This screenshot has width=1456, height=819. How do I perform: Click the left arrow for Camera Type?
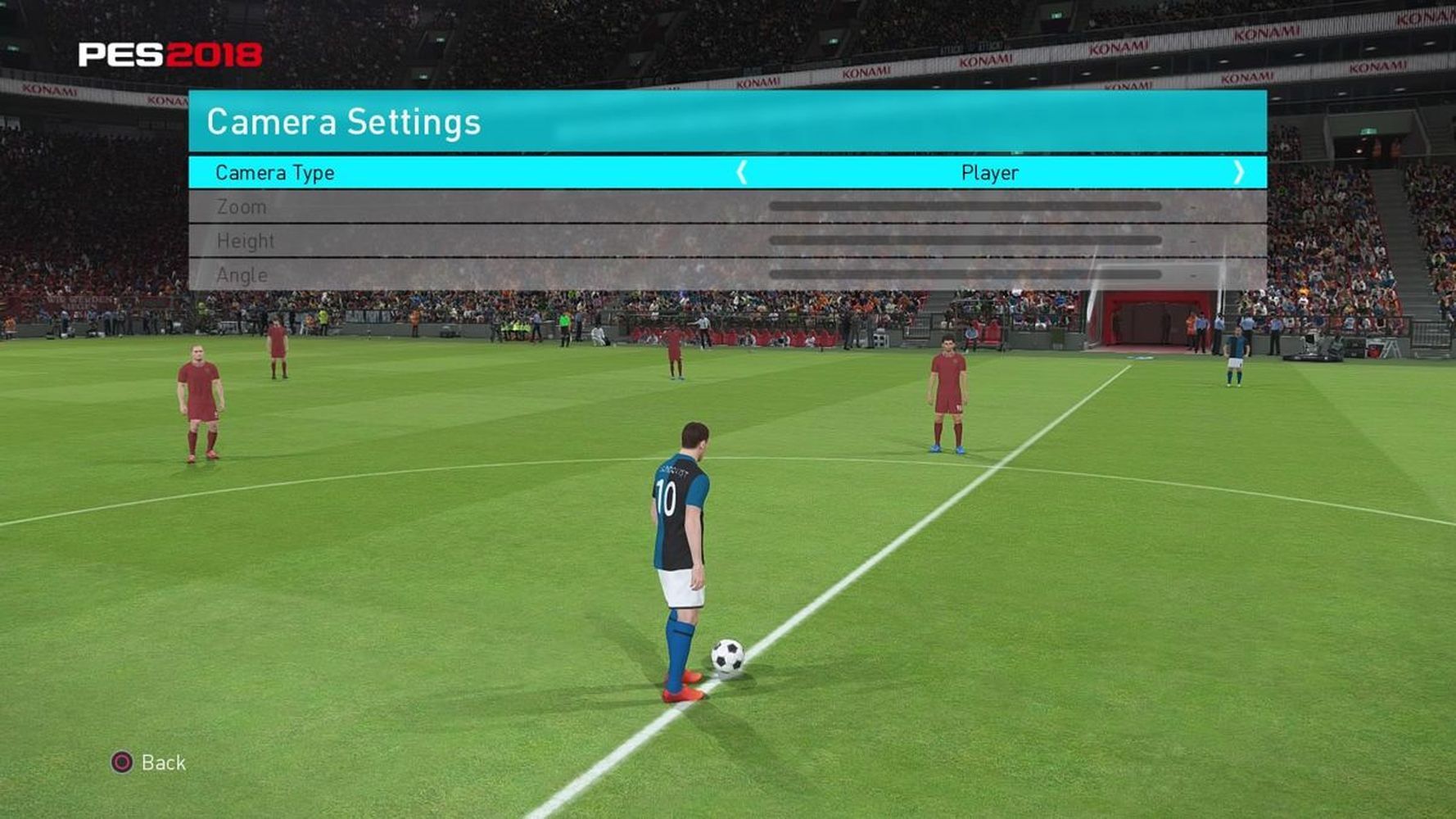742,173
